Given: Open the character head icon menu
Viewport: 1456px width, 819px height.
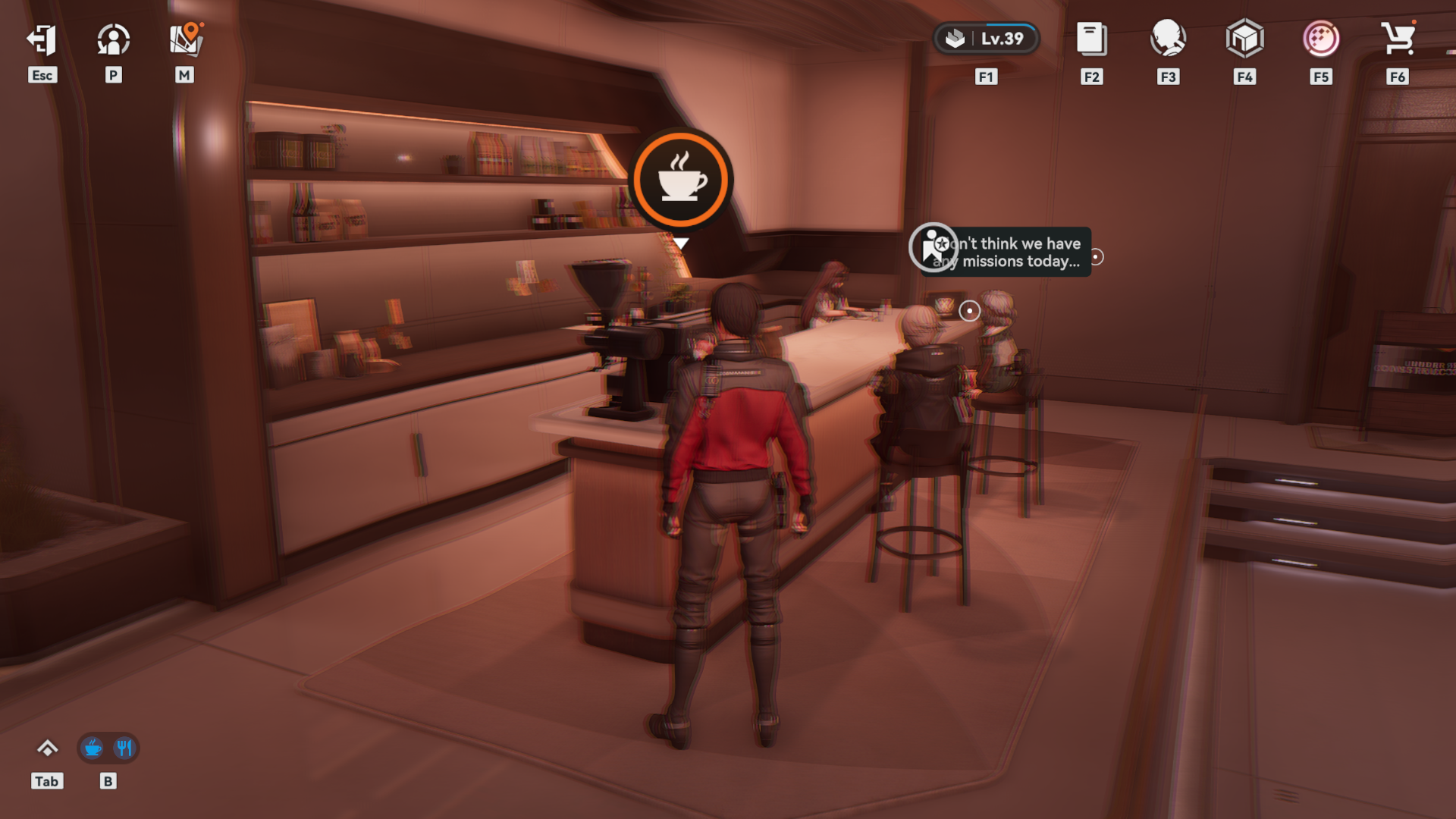Looking at the screenshot, I should coord(1168,39).
